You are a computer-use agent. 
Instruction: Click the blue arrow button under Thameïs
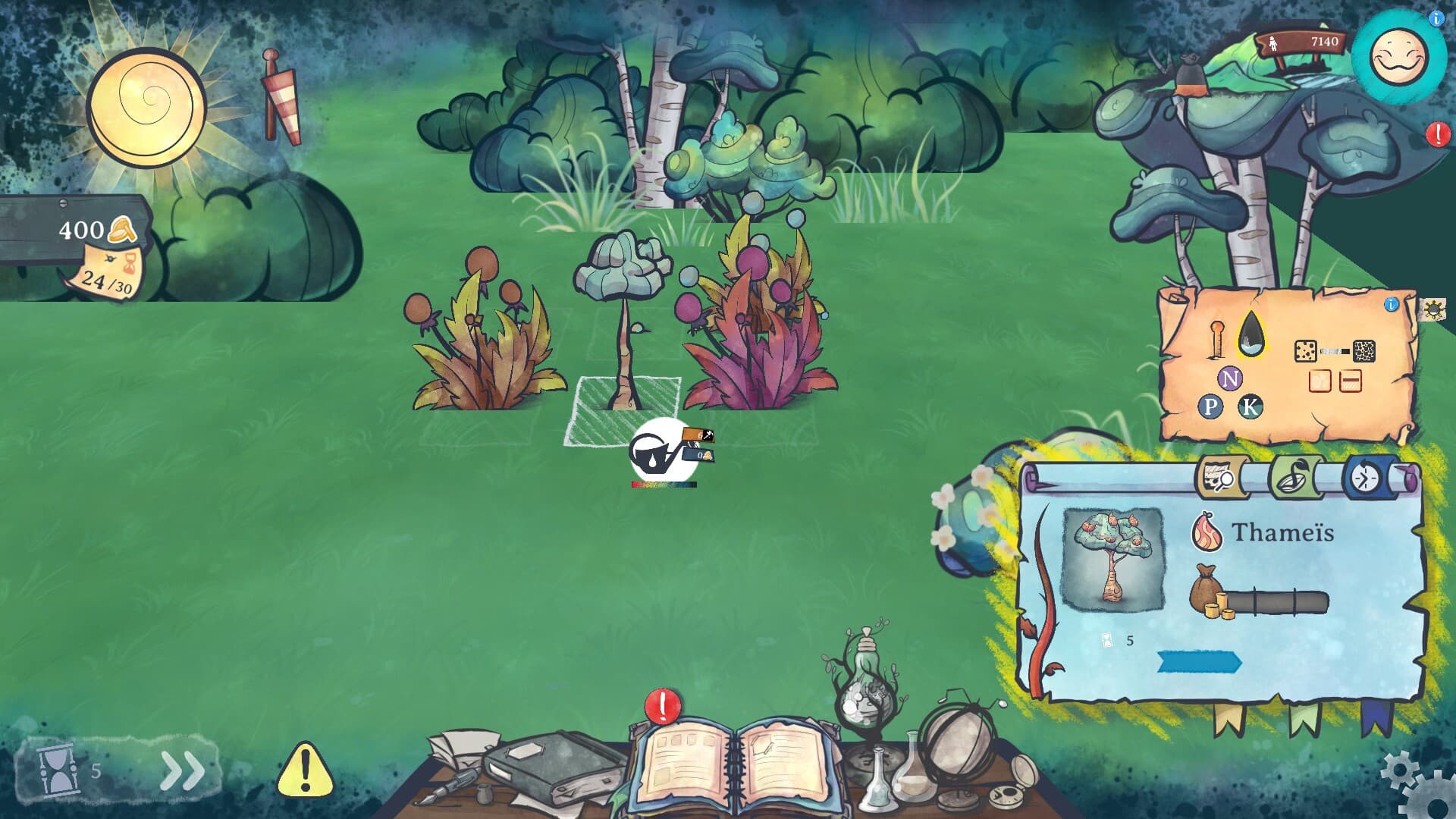pyautogui.click(x=1198, y=662)
